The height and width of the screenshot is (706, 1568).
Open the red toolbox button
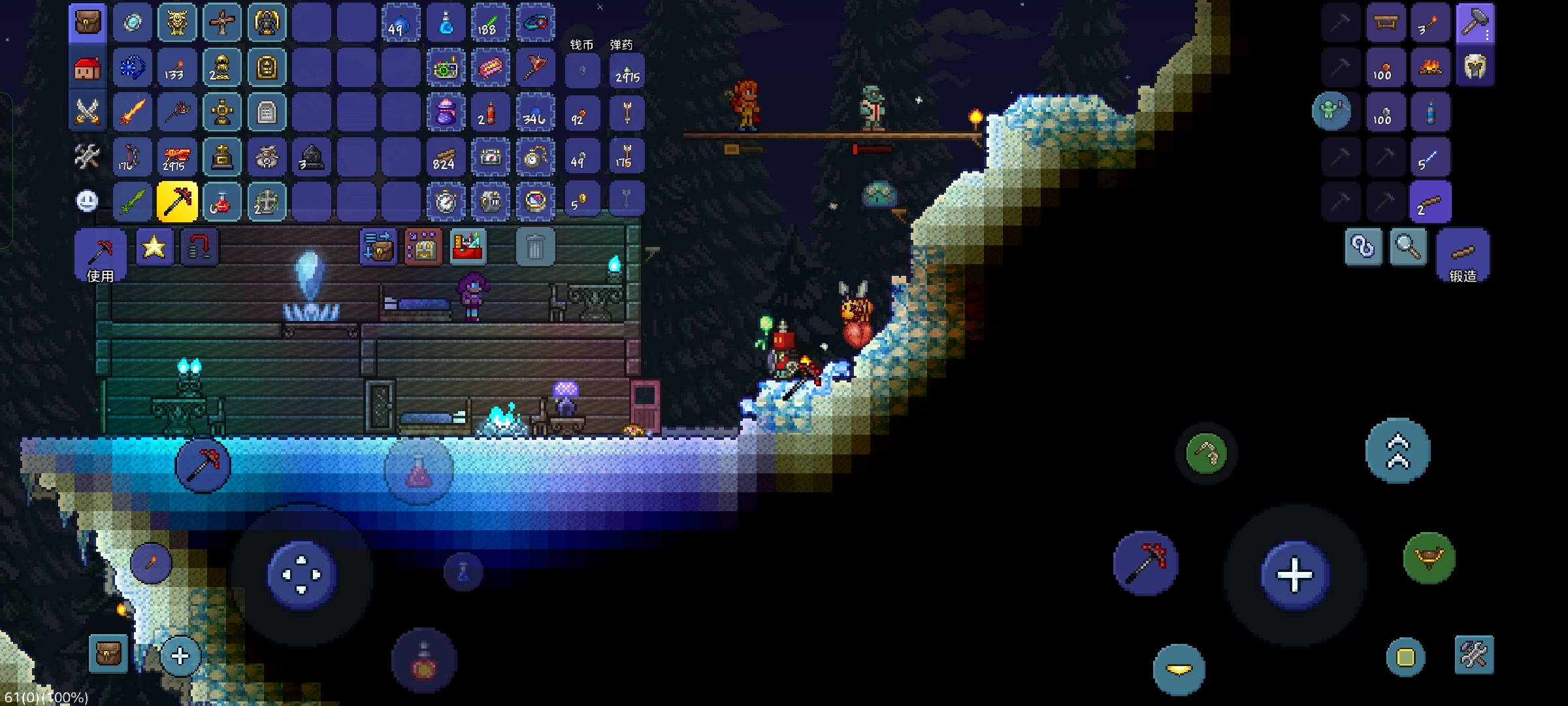point(467,247)
